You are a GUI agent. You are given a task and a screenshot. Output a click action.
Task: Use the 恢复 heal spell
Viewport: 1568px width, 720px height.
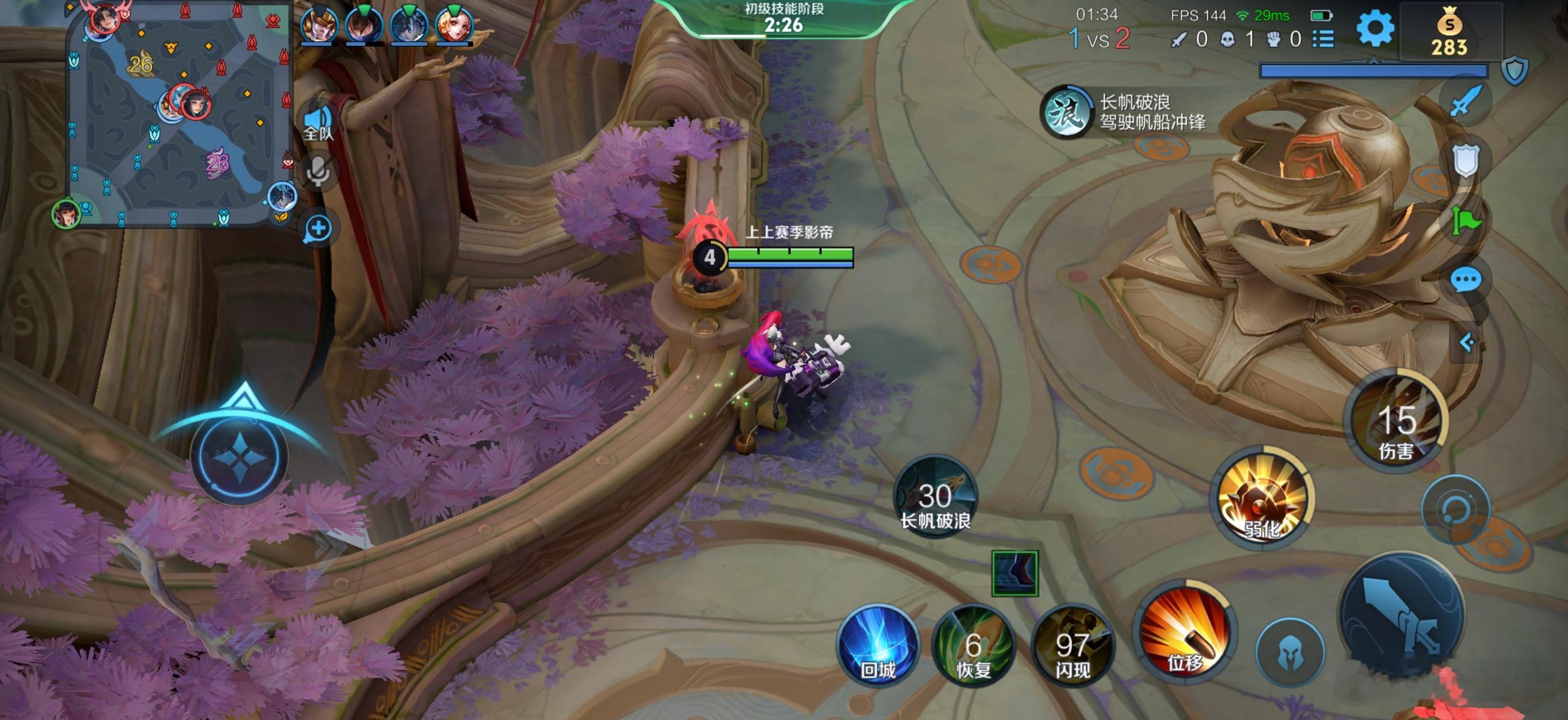(x=973, y=646)
